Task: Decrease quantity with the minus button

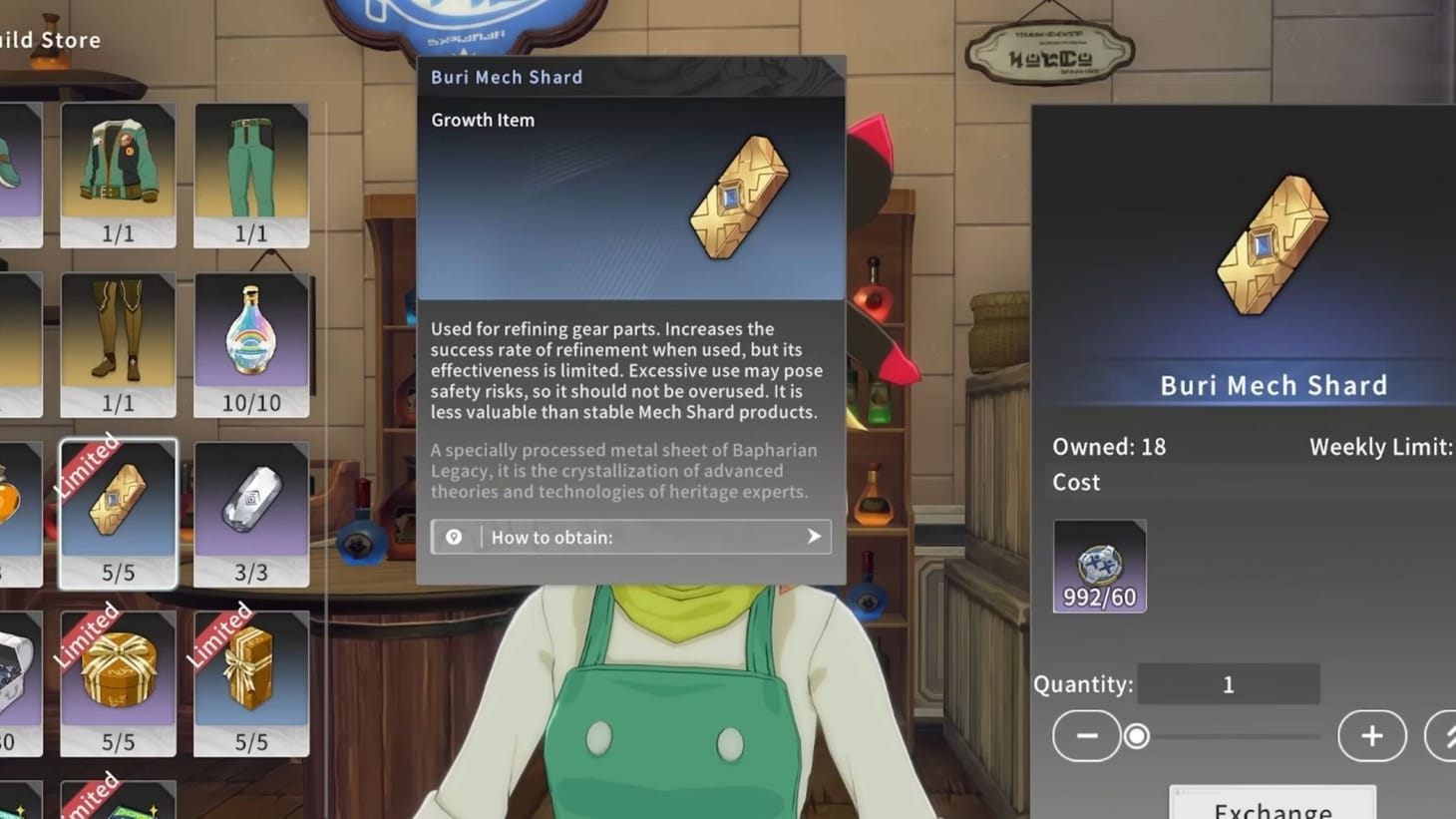Action: pyautogui.click(x=1086, y=736)
